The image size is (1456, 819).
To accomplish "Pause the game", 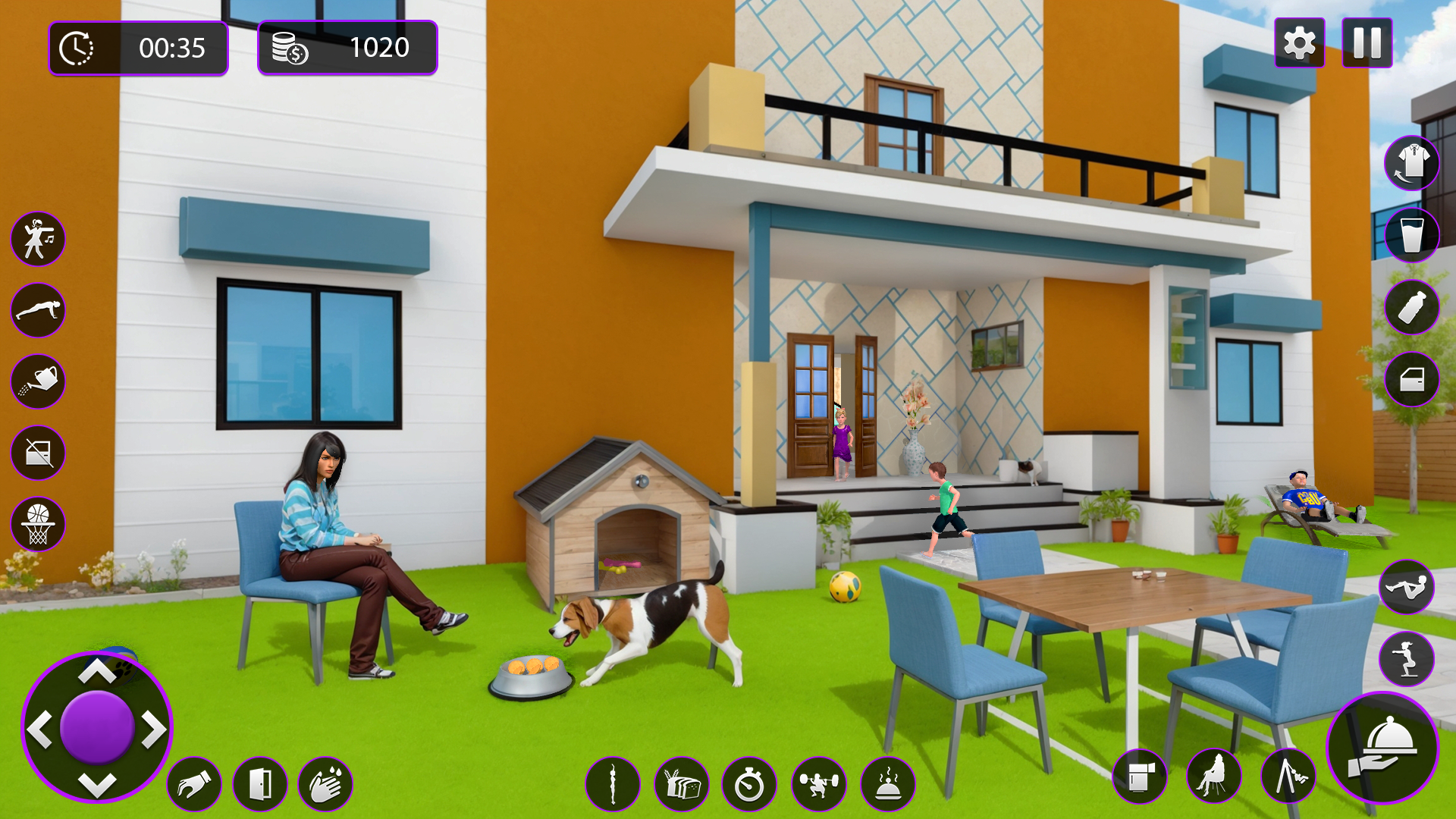I will point(1367,43).
